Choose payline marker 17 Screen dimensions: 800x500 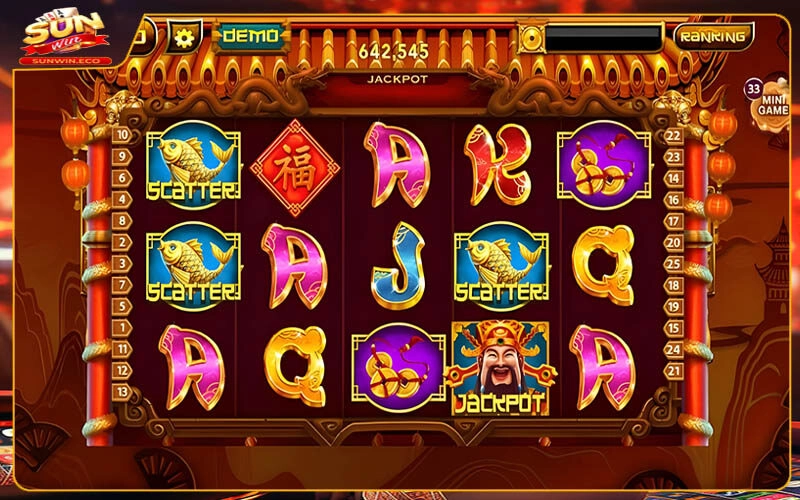click(674, 220)
